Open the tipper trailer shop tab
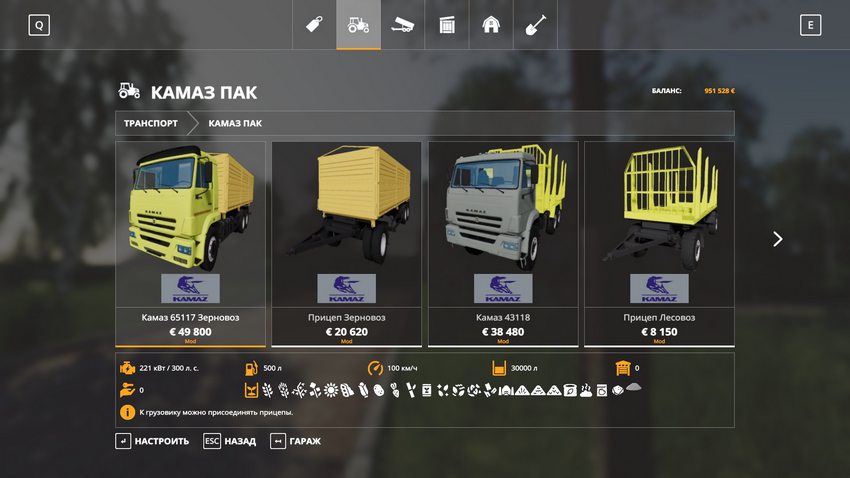This screenshot has height=478, width=850. point(402,25)
